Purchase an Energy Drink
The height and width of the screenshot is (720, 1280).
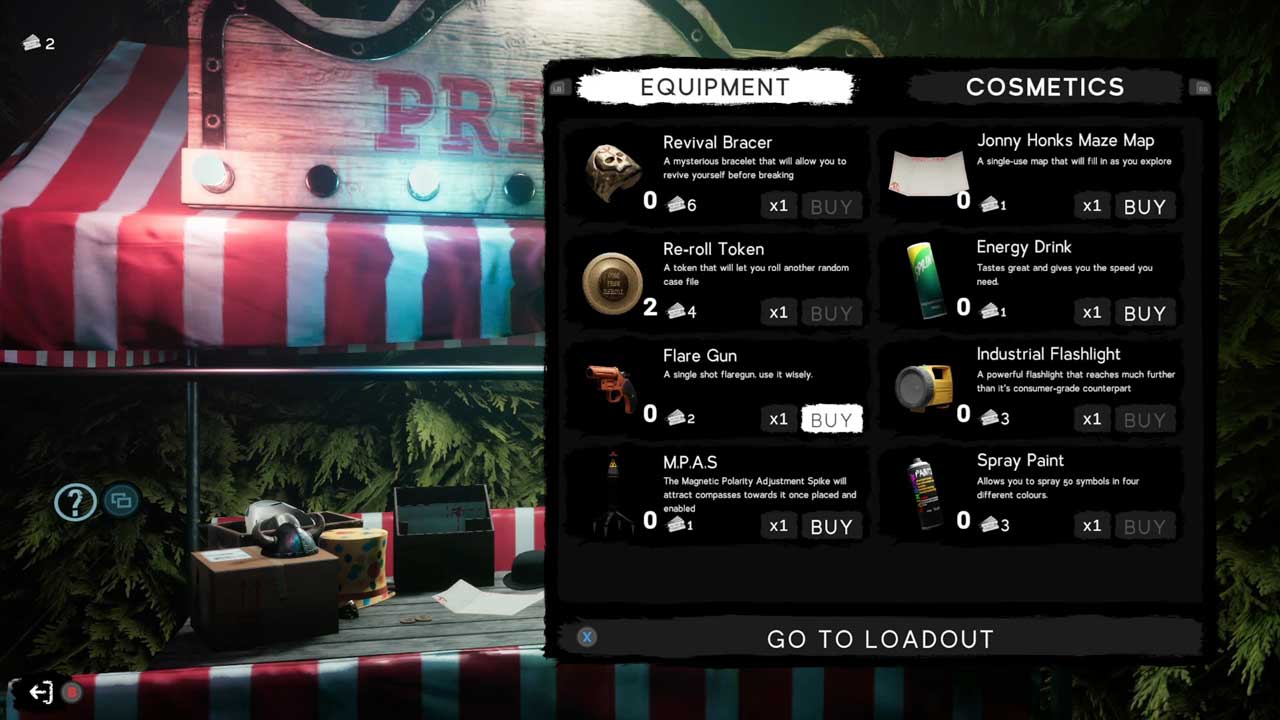[1144, 313]
